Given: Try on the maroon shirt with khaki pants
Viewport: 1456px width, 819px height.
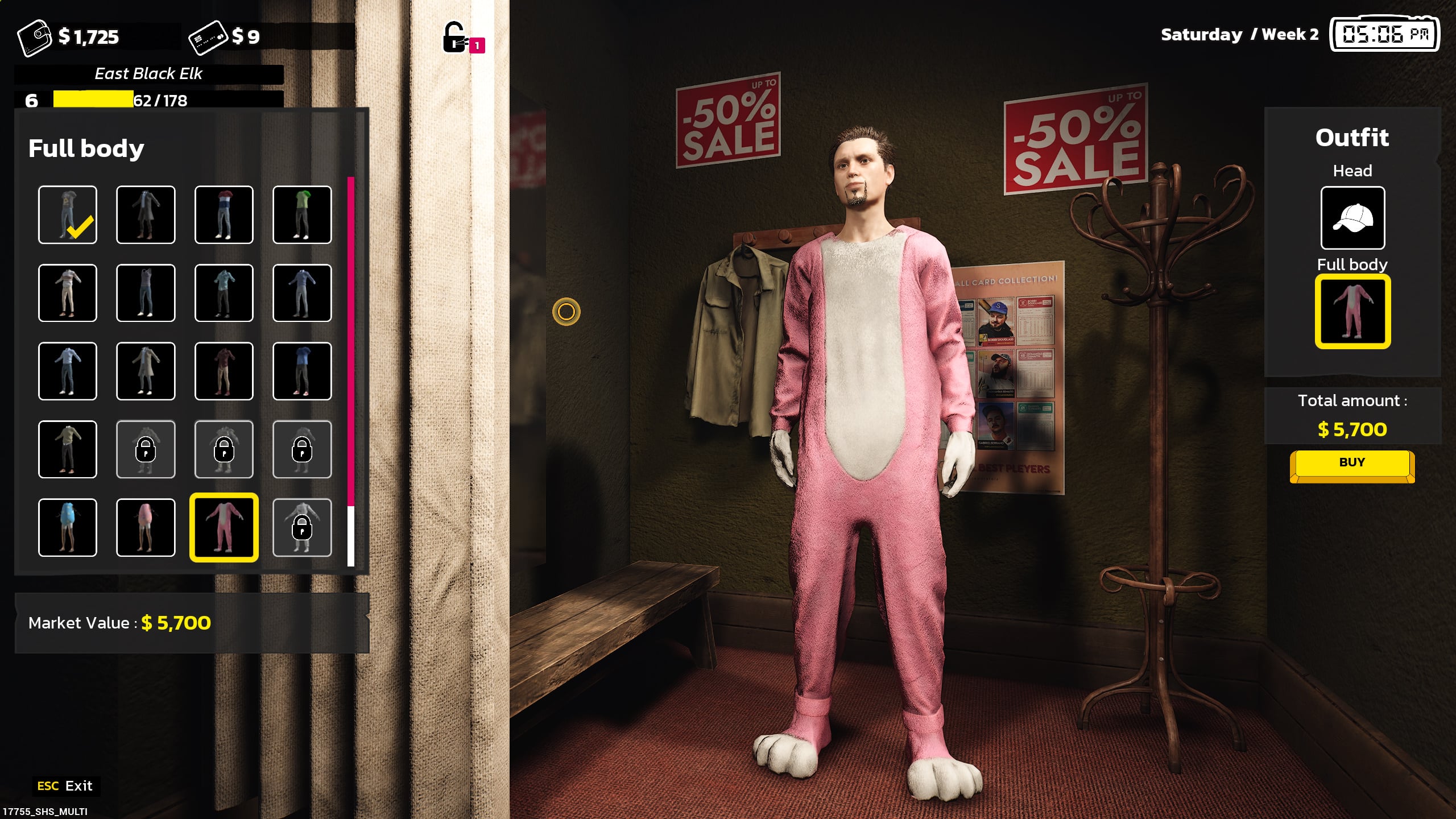Looking at the screenshot, I should pyautogui.click(x=224, y=371).
